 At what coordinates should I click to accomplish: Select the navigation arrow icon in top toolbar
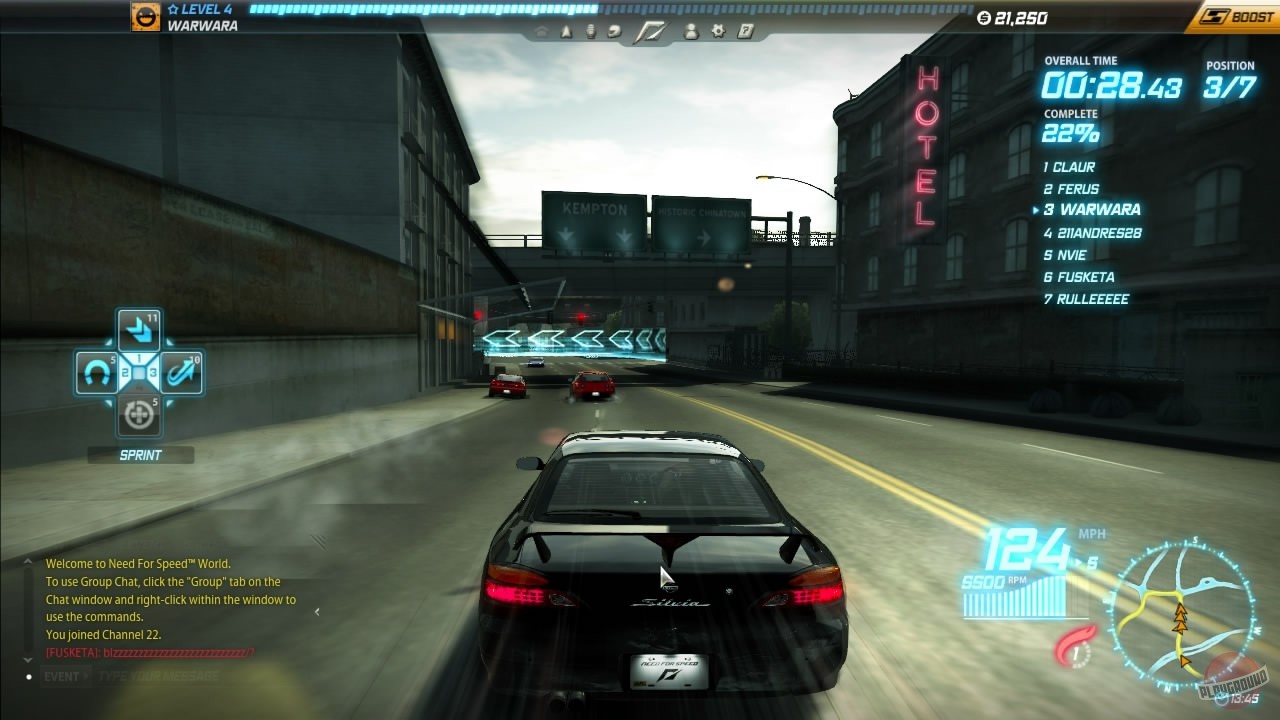567,31
